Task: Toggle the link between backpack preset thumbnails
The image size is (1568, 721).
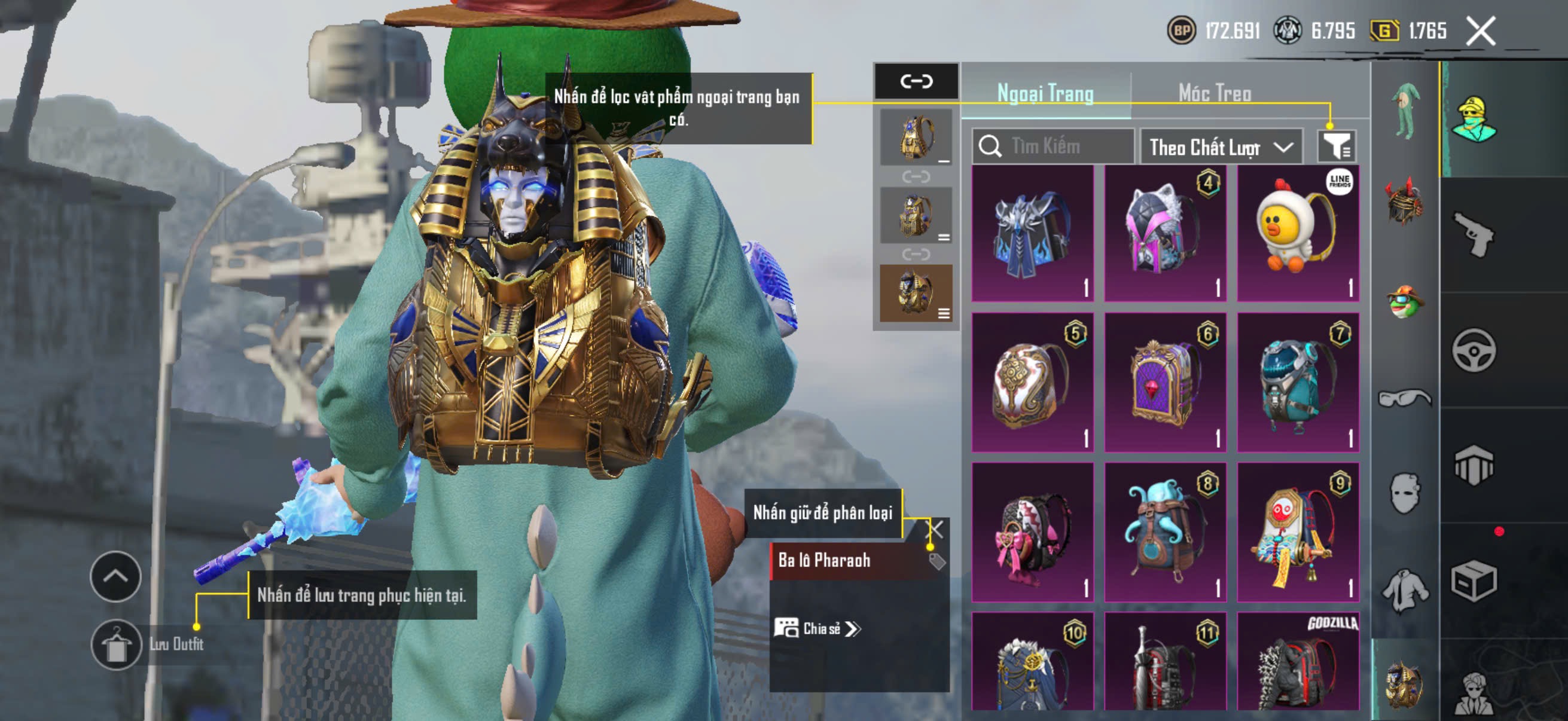Action: pyautogui.click(x=917, y=176)
